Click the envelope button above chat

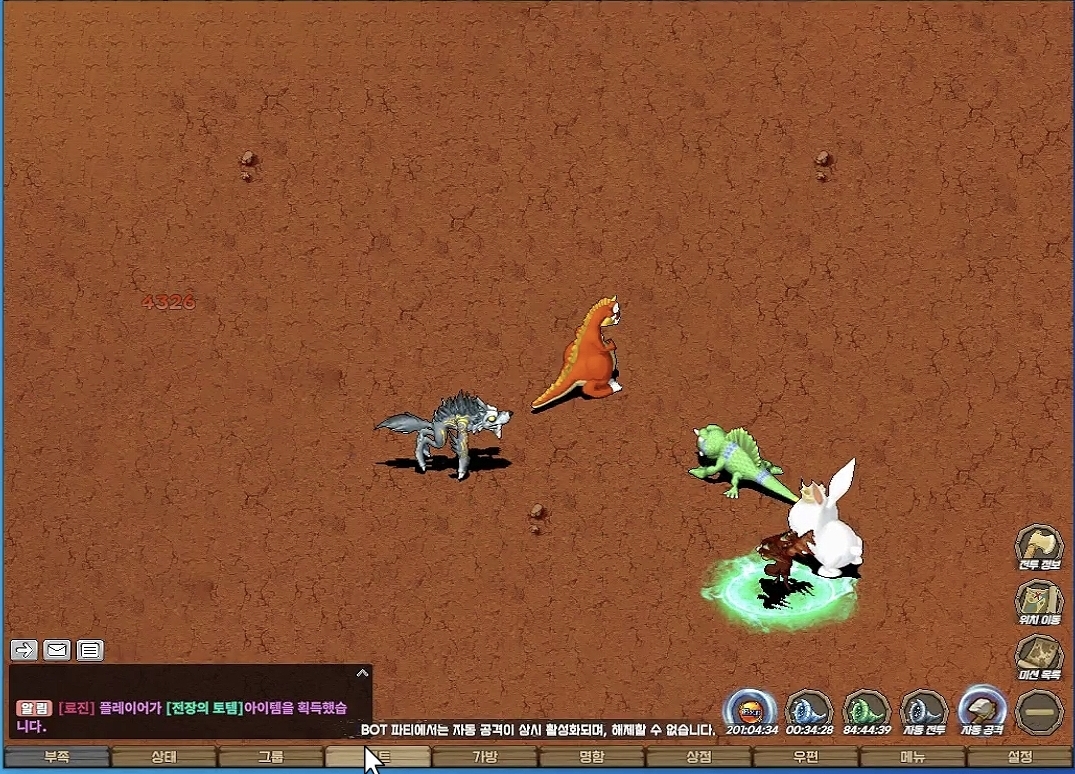point(57,650)
